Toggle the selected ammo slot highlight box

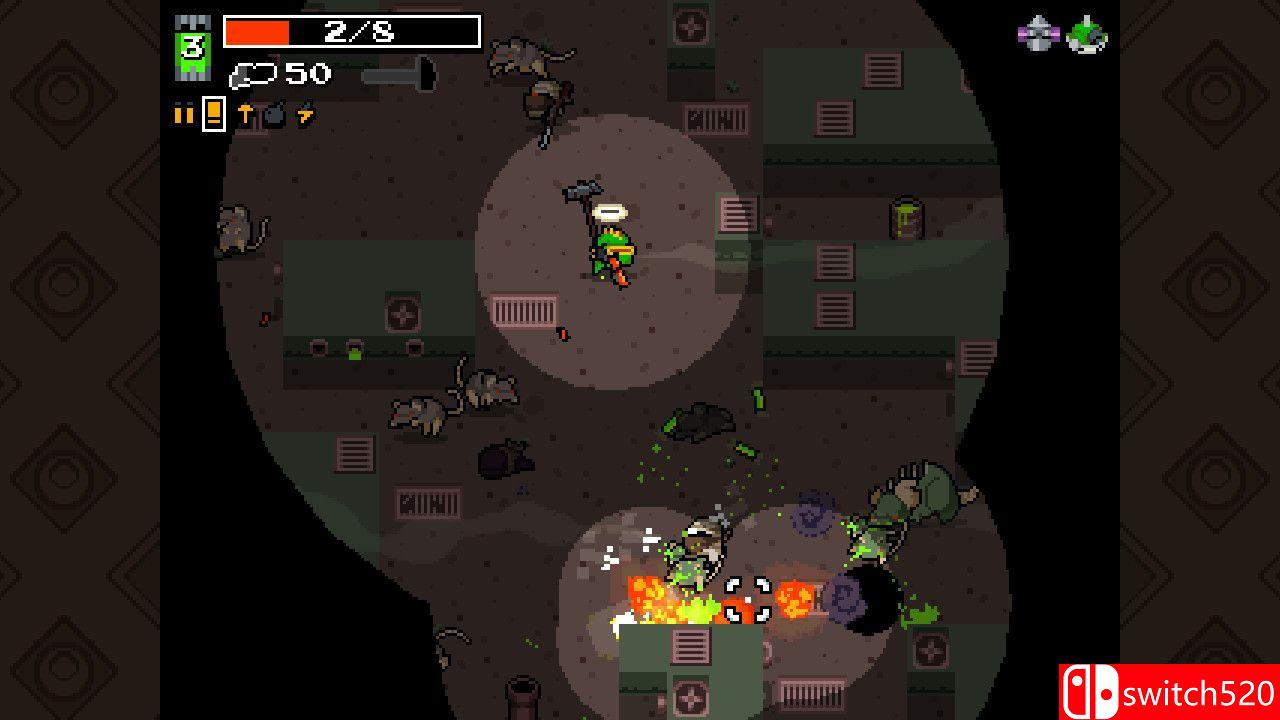tap(214, 113)
